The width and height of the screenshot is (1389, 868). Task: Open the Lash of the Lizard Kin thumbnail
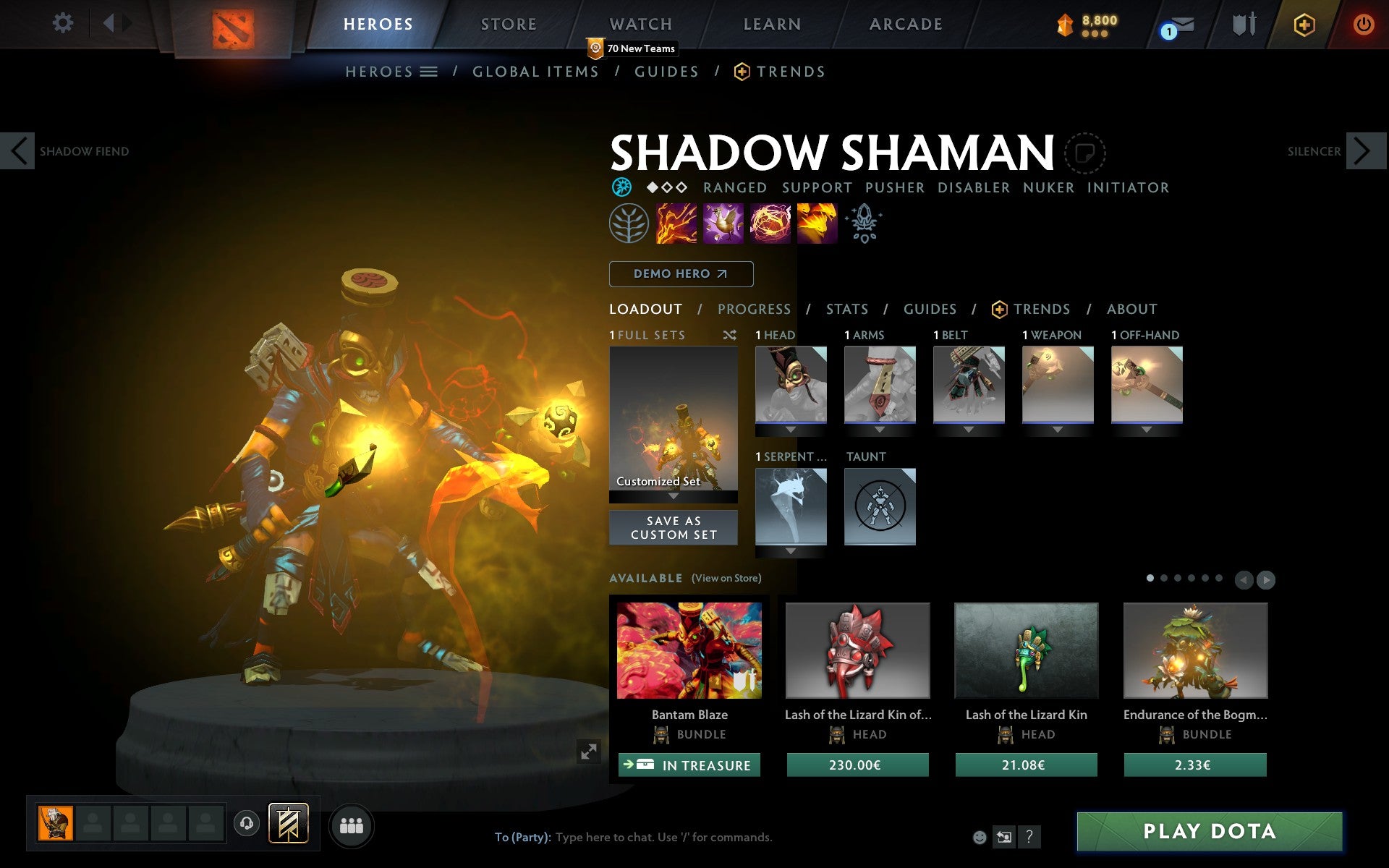coord(1026,650)
